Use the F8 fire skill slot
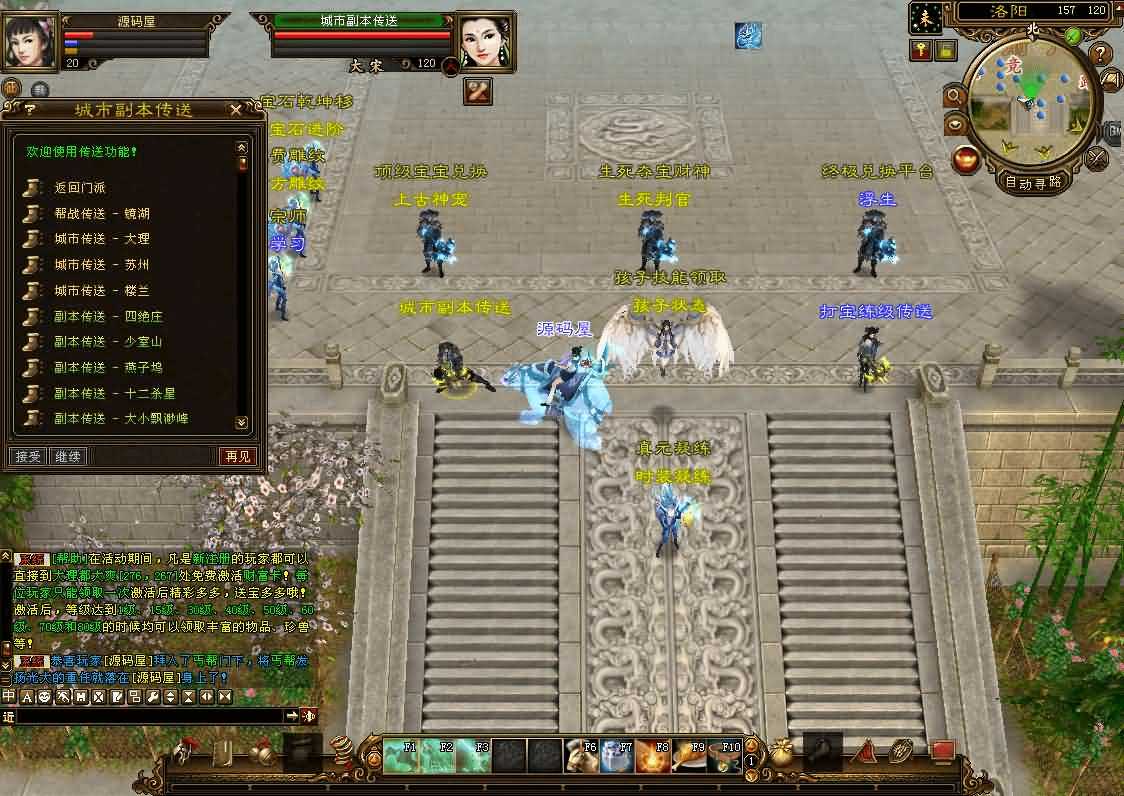Image resolution: width=1124 pixels, height=796 pixels. [x=654, y=757]
